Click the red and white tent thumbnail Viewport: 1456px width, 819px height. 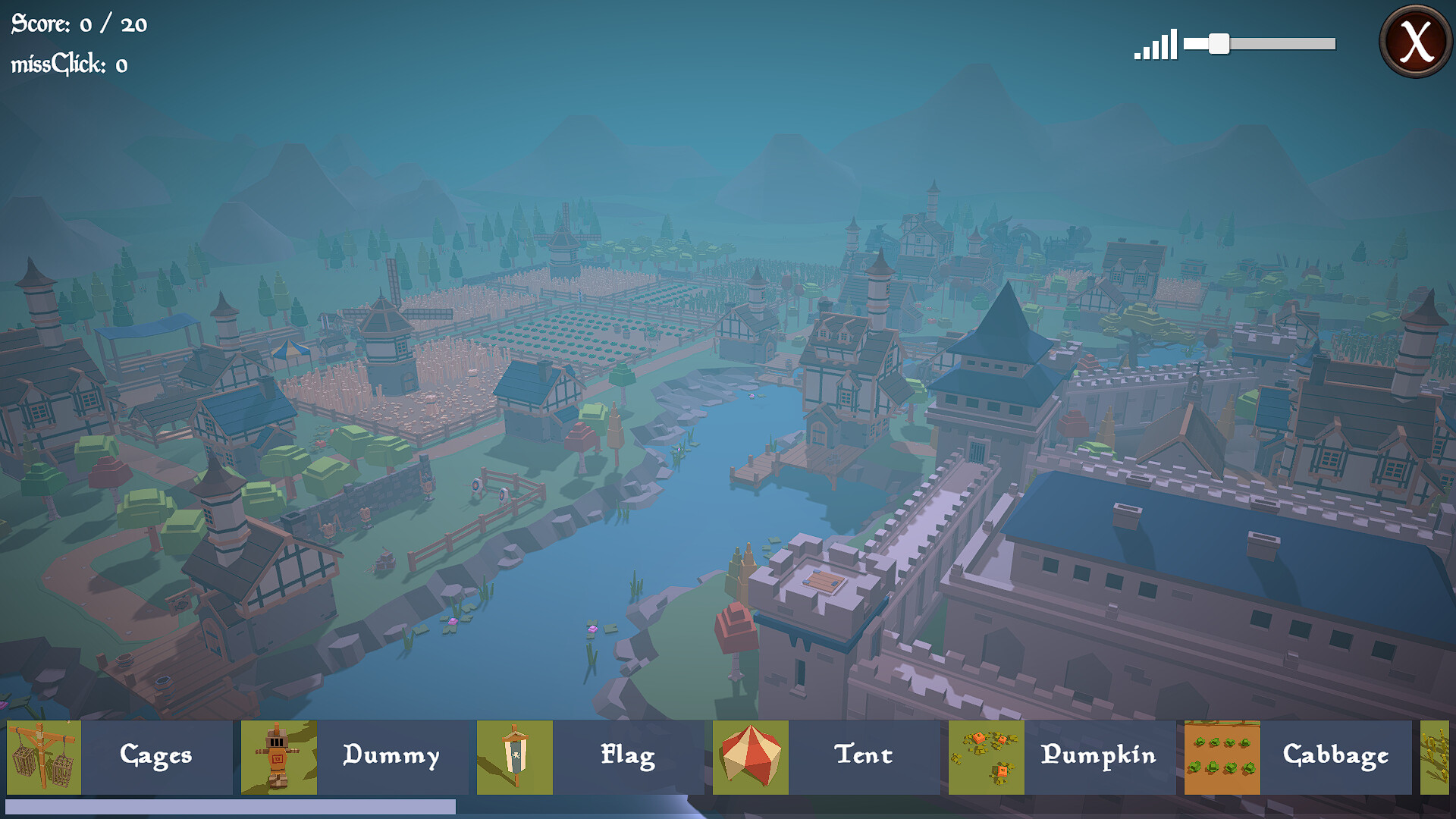751,757
